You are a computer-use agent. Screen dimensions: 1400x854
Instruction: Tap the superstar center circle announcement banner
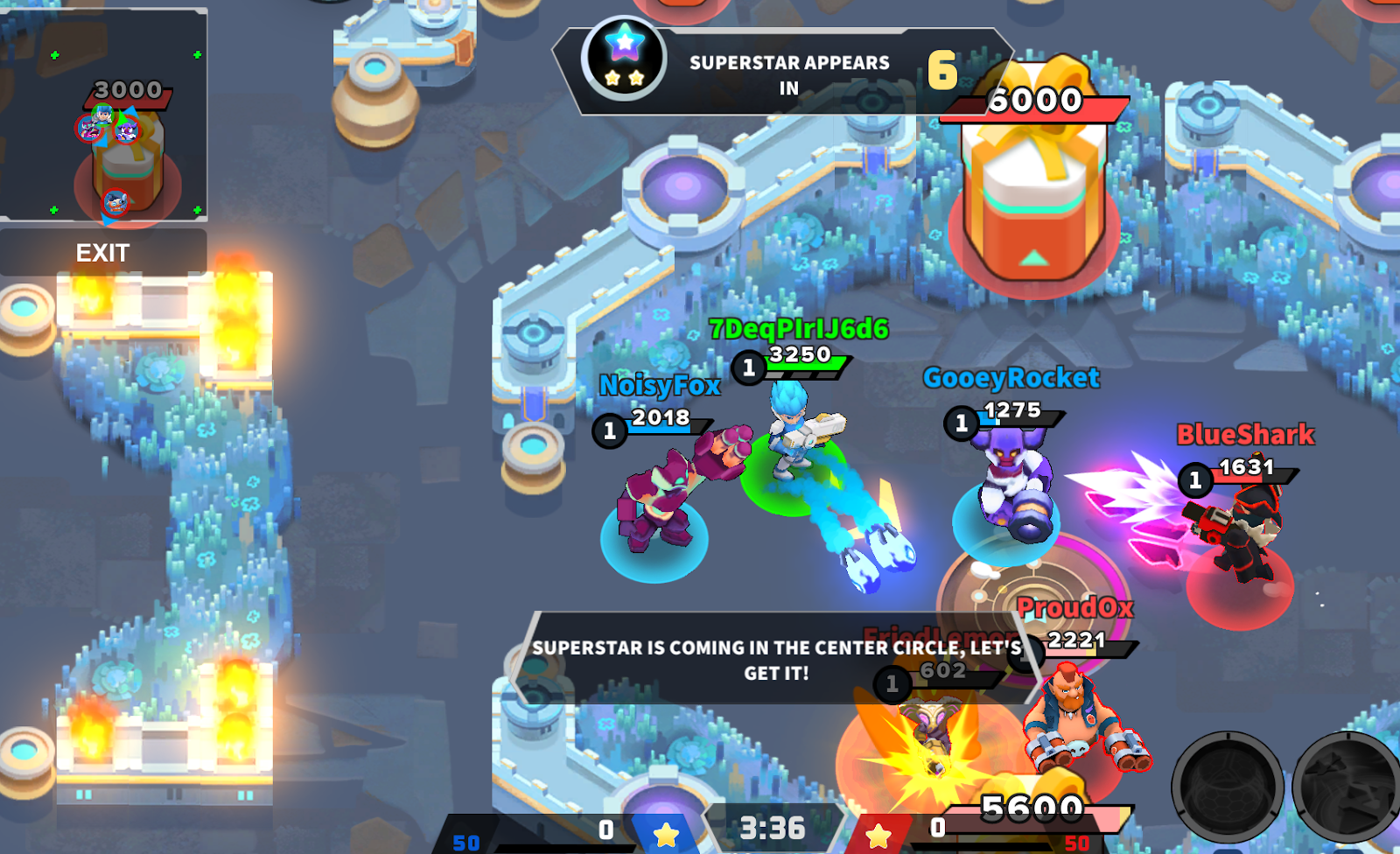click(770, 661)
